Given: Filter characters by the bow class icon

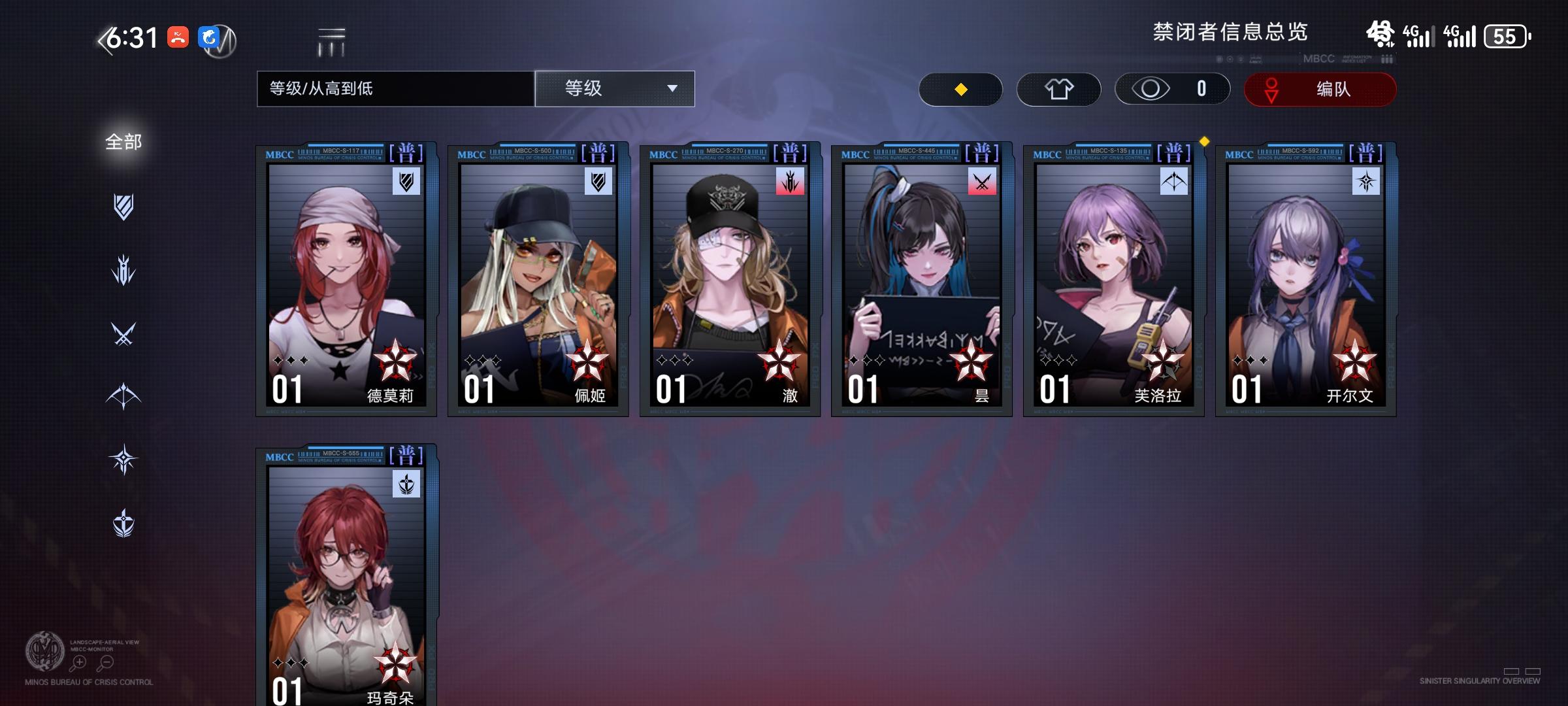Looking at the screenshot, I should 124,395.
